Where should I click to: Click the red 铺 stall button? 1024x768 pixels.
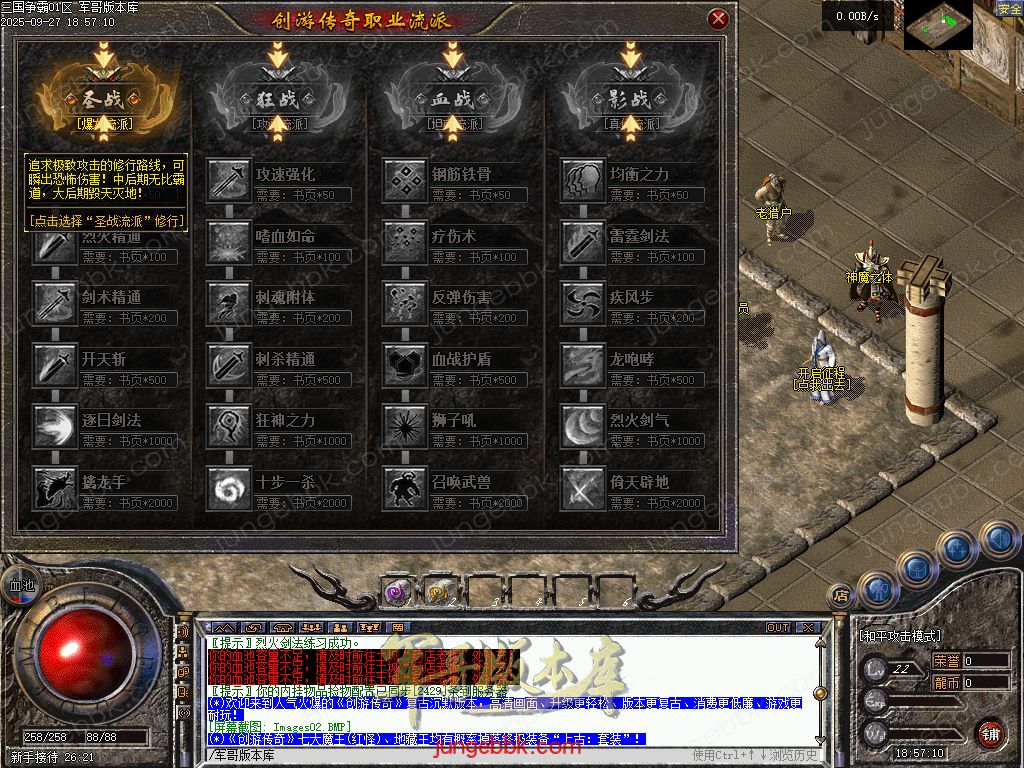tap(990, 733)
